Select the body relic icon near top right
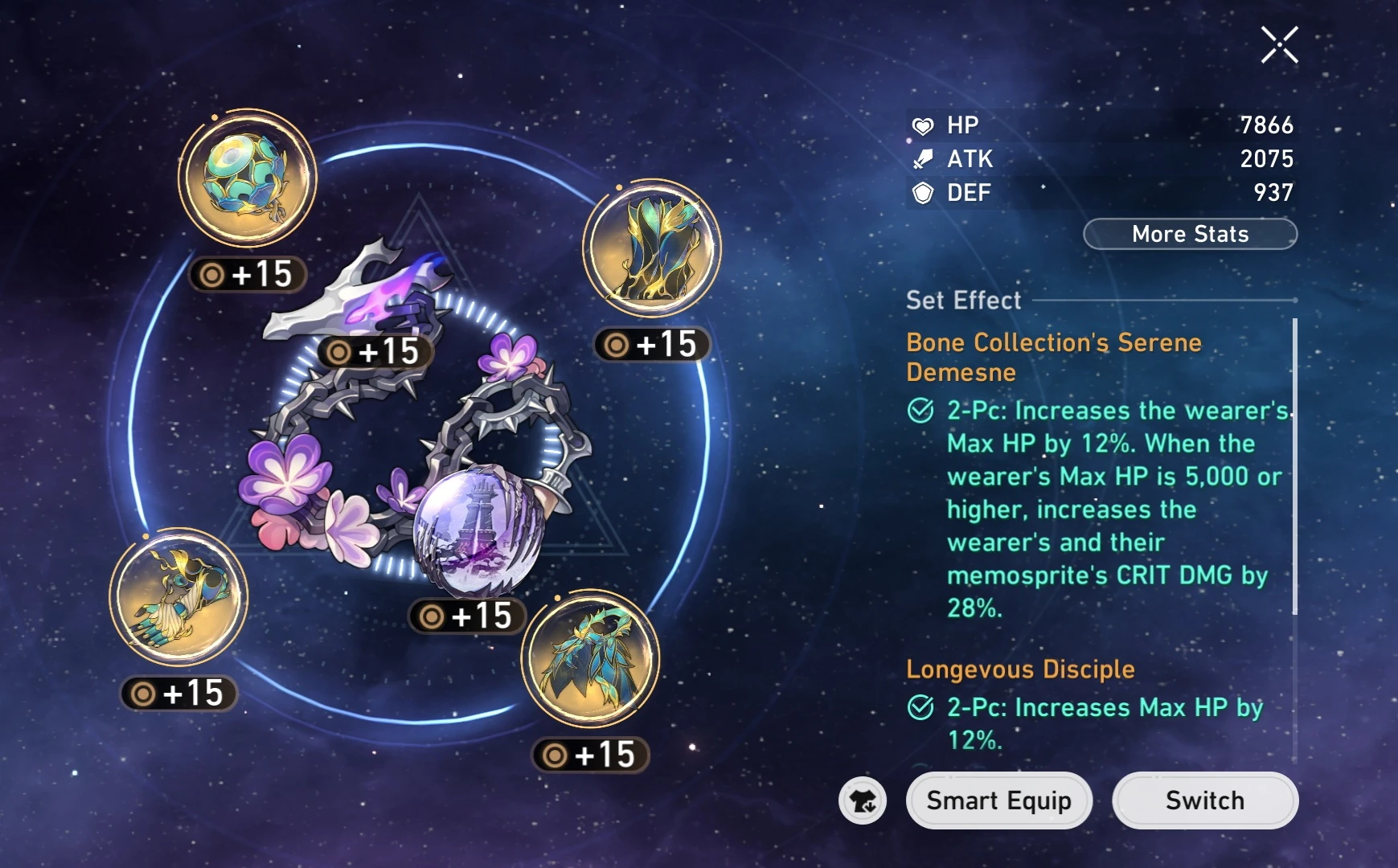 pyautogui.click(x=651, y=251)
